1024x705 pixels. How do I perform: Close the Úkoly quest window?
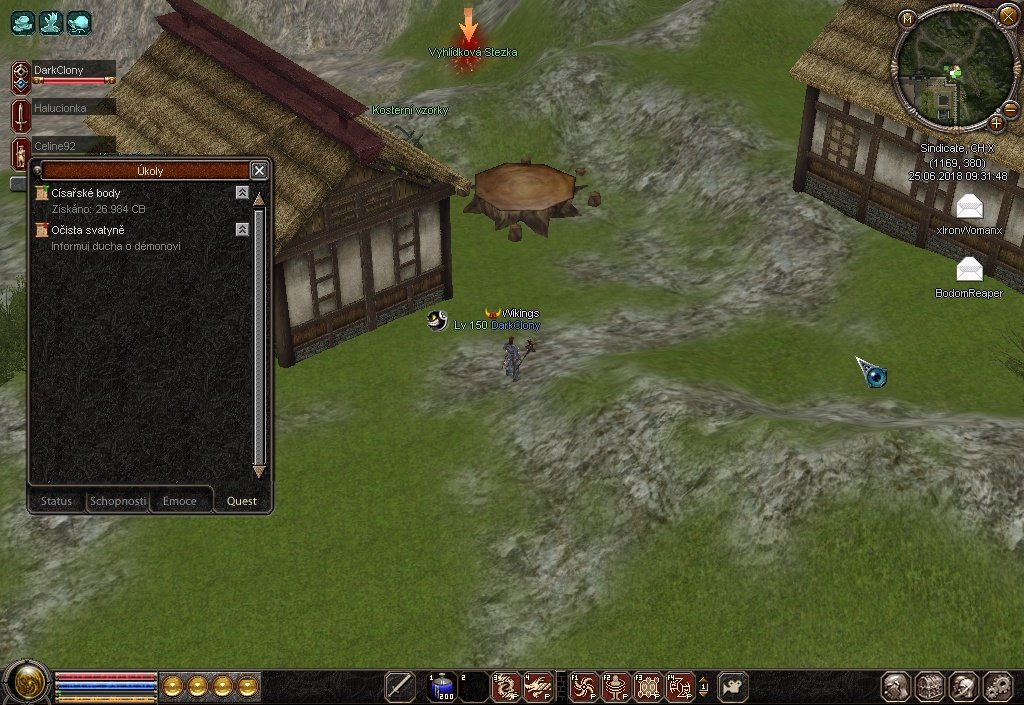(x=259, y=170)
